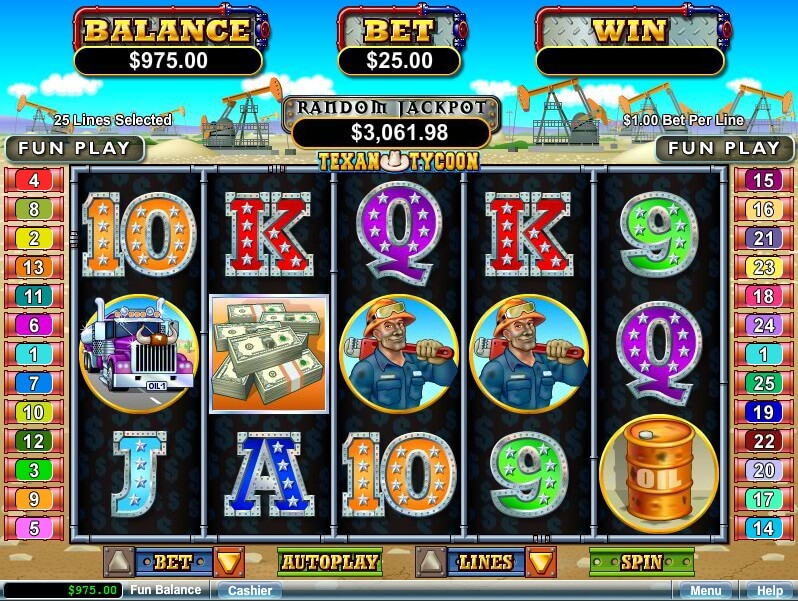
Task: Choose payline marker 20
Action: pos(763,470)
